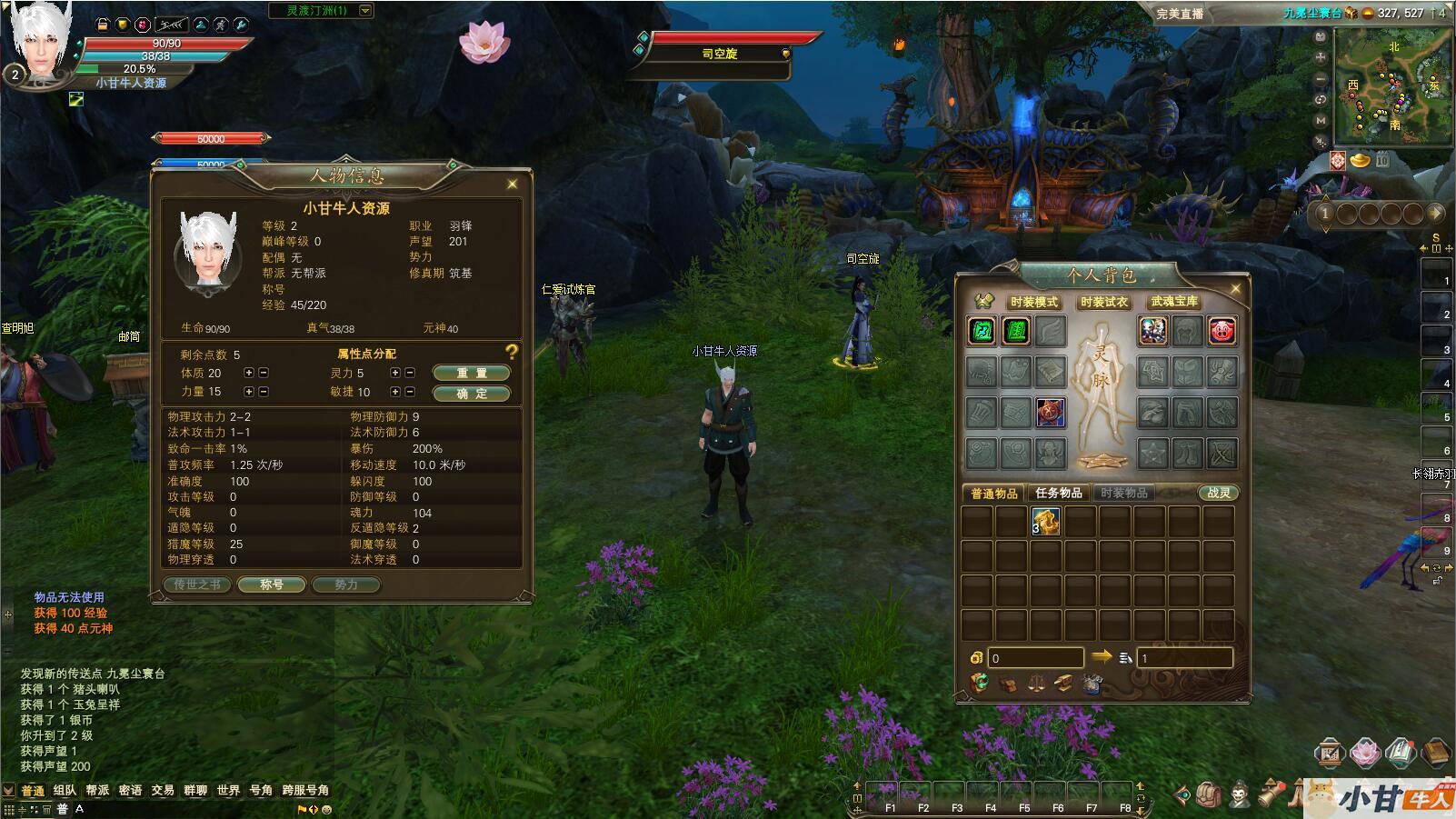Open the attribute help question mark
This screenshot has height=819, width=1456.
(x=512, y=352)
